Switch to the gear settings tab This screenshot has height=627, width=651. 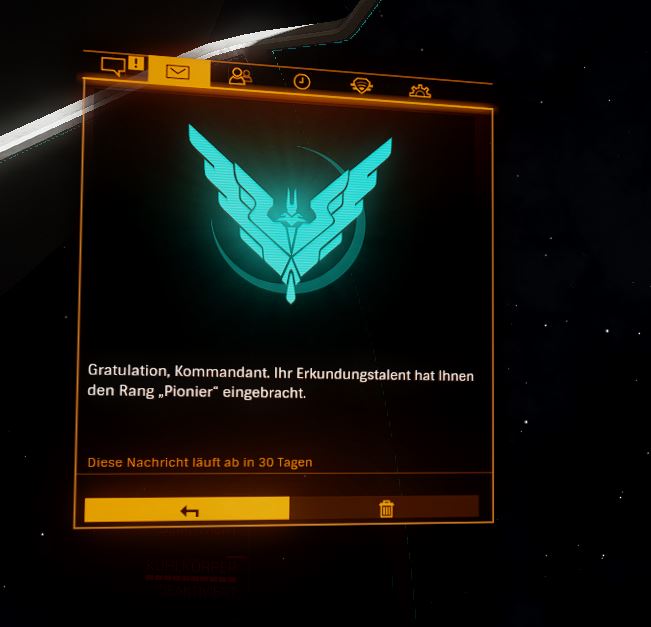point(420,91)
